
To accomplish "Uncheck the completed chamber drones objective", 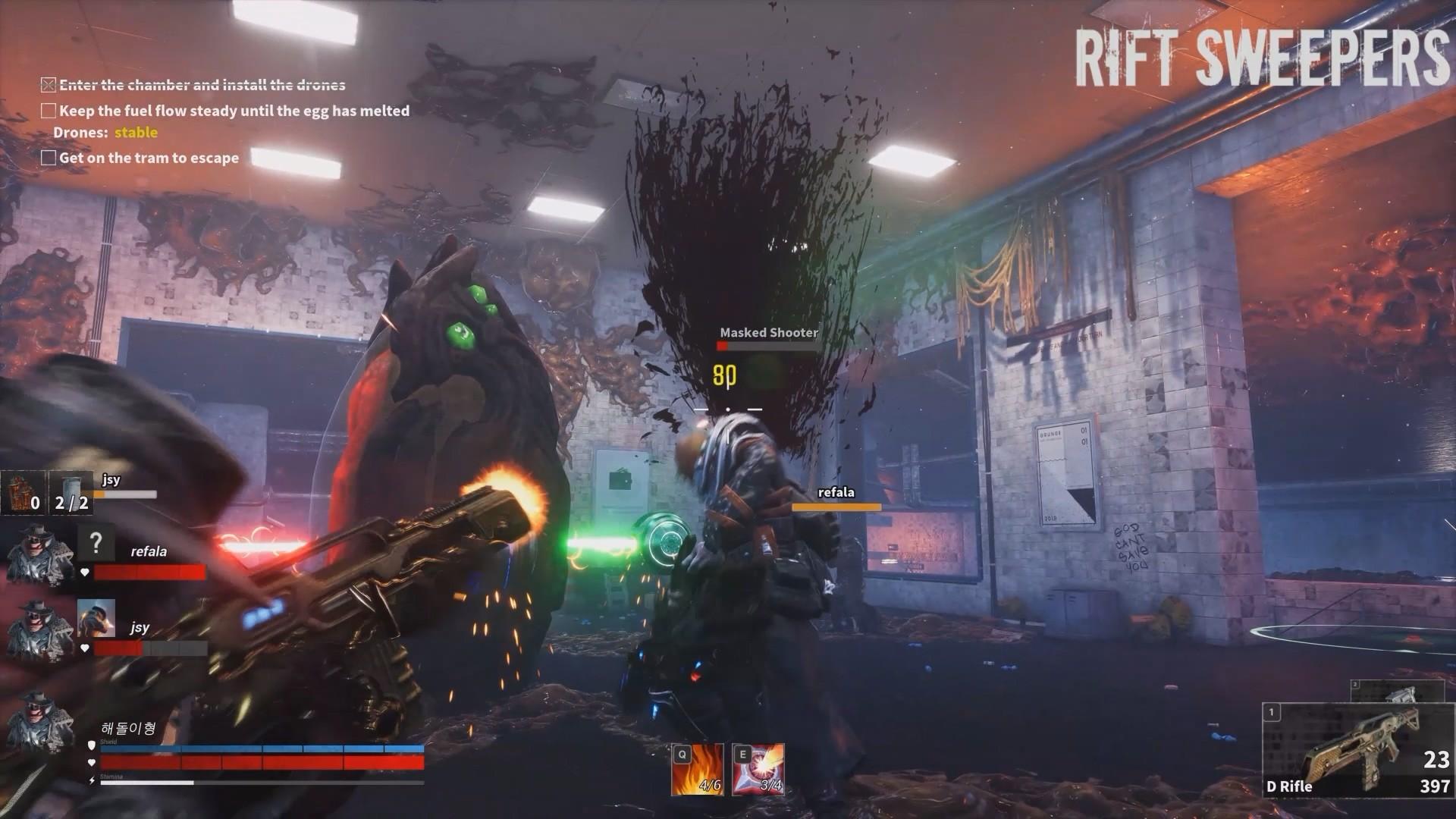I will coord(48,83).
